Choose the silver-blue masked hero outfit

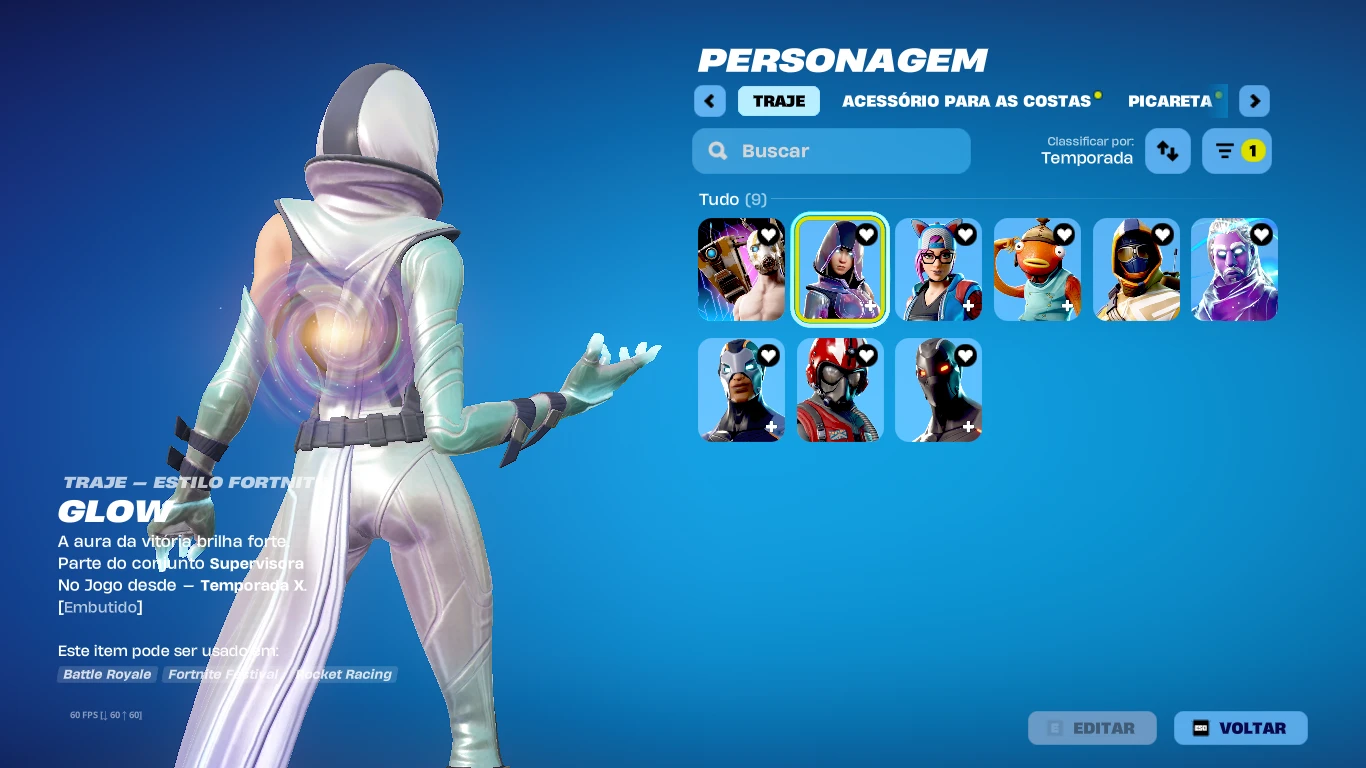coord(741,390)
